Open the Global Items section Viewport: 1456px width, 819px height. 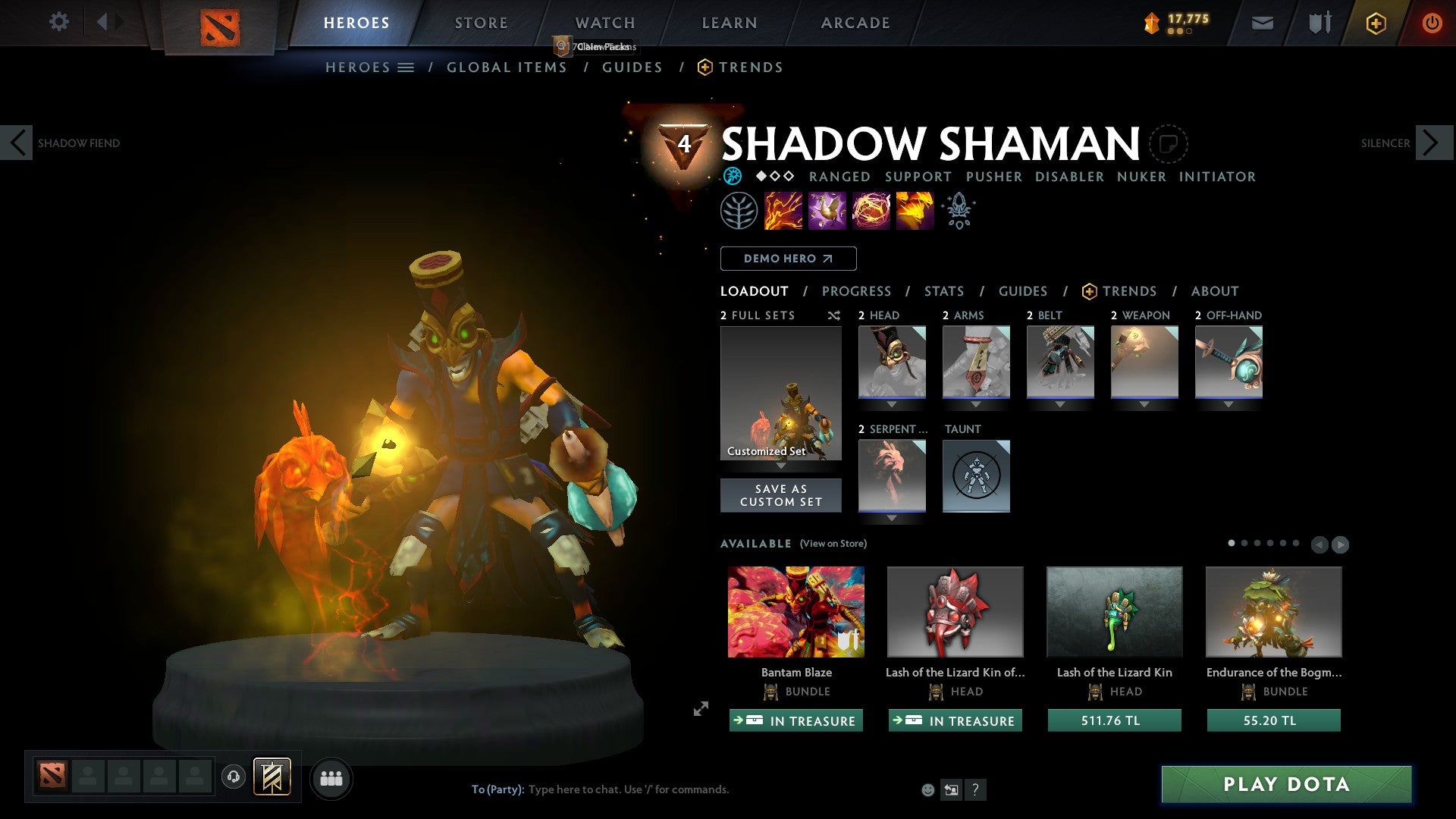[507, 67]
